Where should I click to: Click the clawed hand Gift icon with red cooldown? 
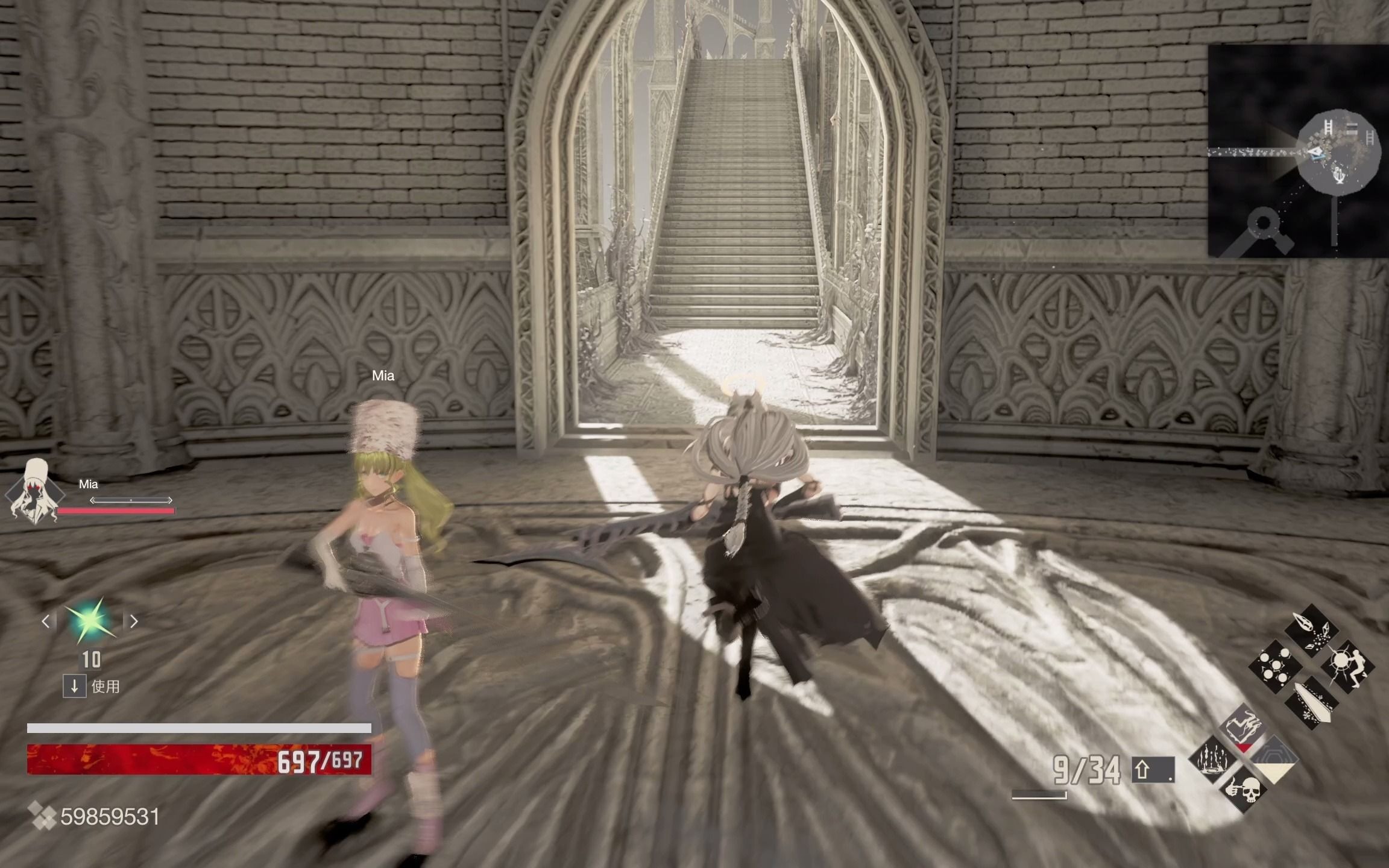(x=1243, y=728)
